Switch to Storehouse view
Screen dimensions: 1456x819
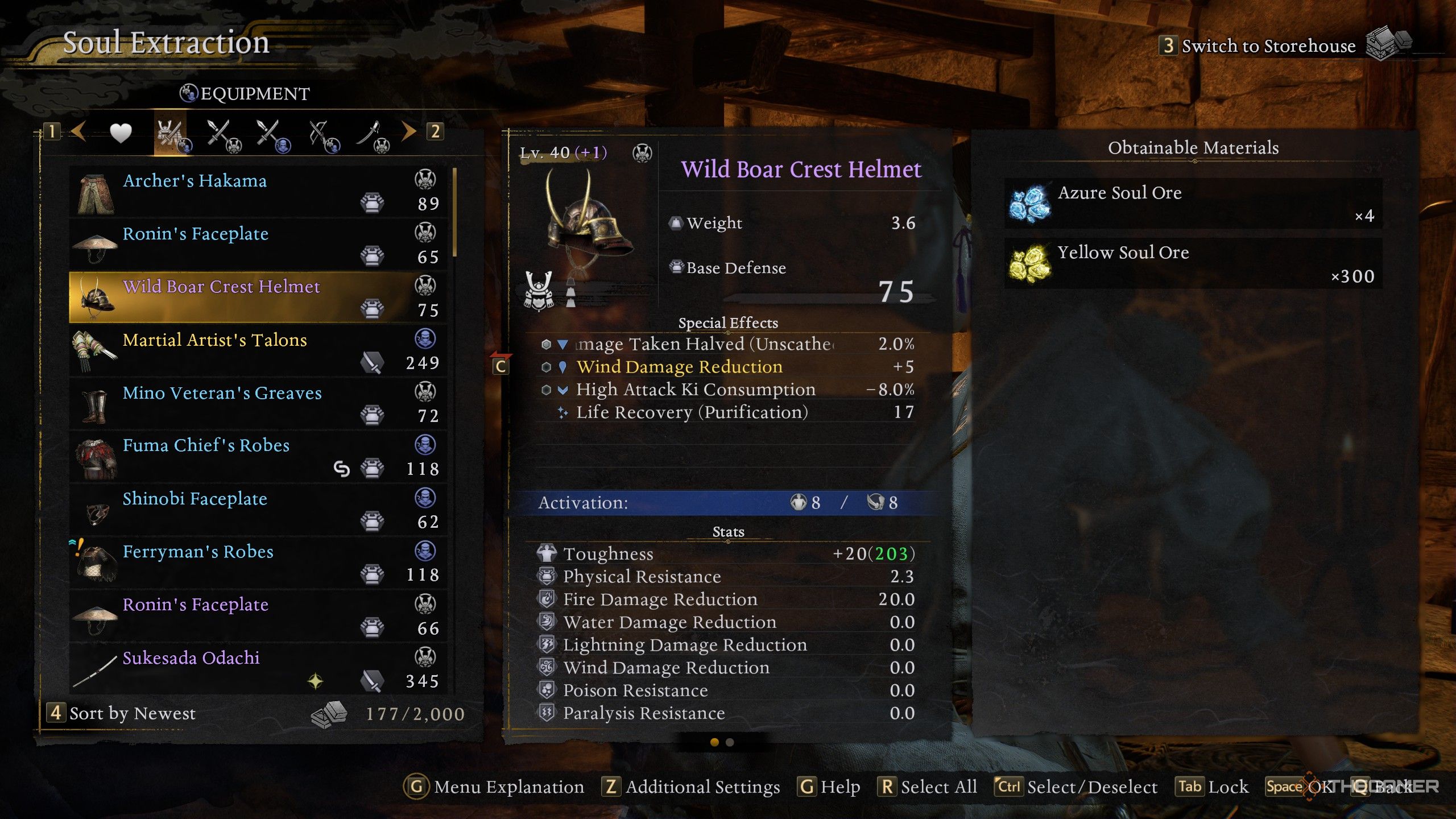pyautogui.click(x=1268, y=45)
